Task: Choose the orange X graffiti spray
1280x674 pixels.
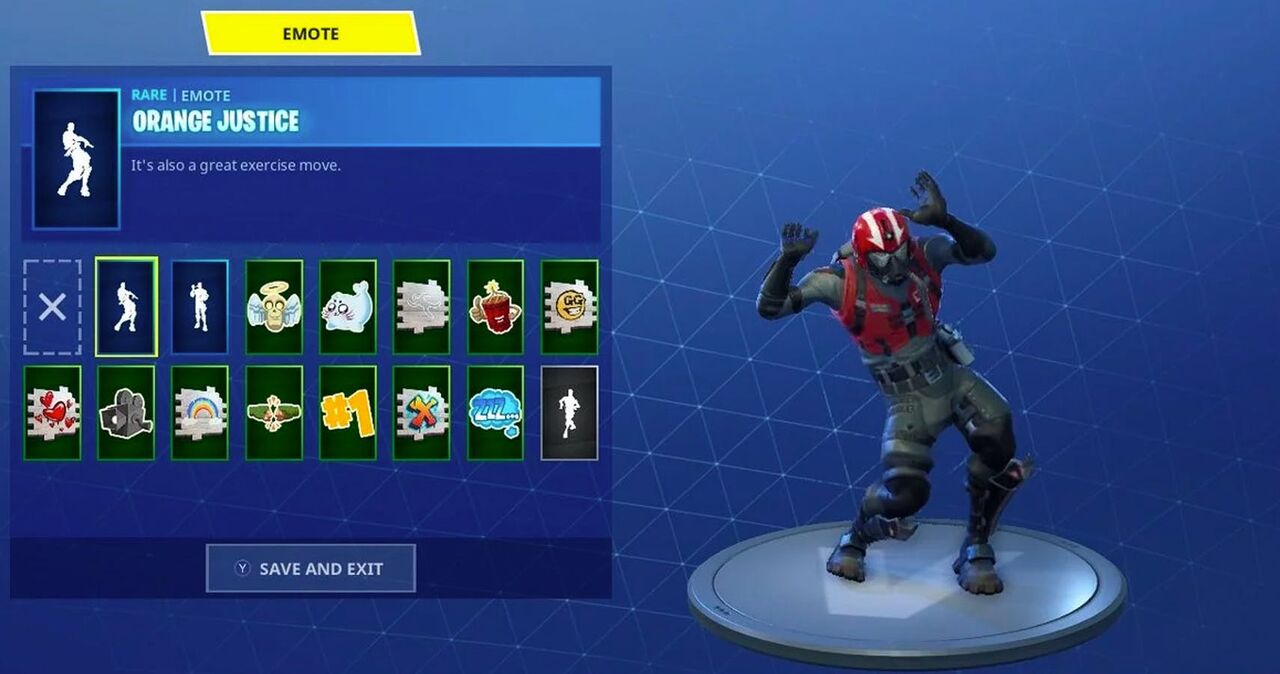Action: pos(422,412)
